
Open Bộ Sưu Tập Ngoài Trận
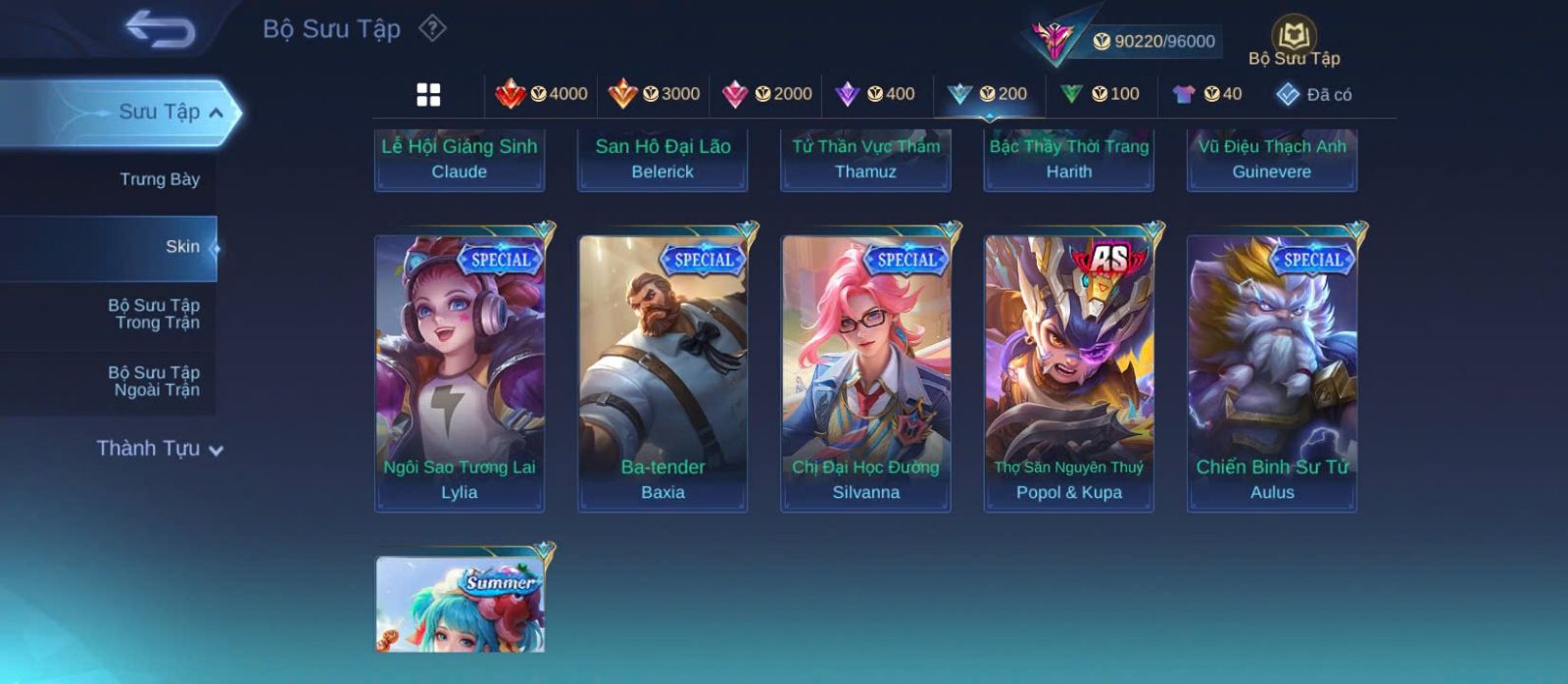click(154, 381)
